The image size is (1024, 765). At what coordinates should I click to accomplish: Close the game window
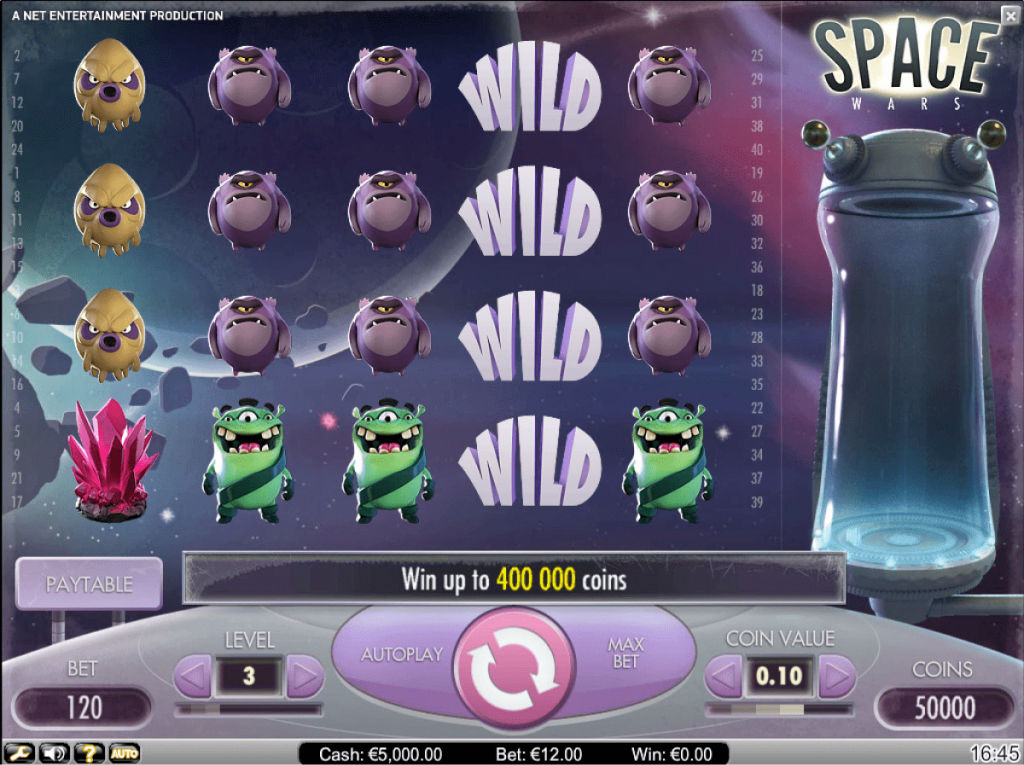[x=1010, y=13]
